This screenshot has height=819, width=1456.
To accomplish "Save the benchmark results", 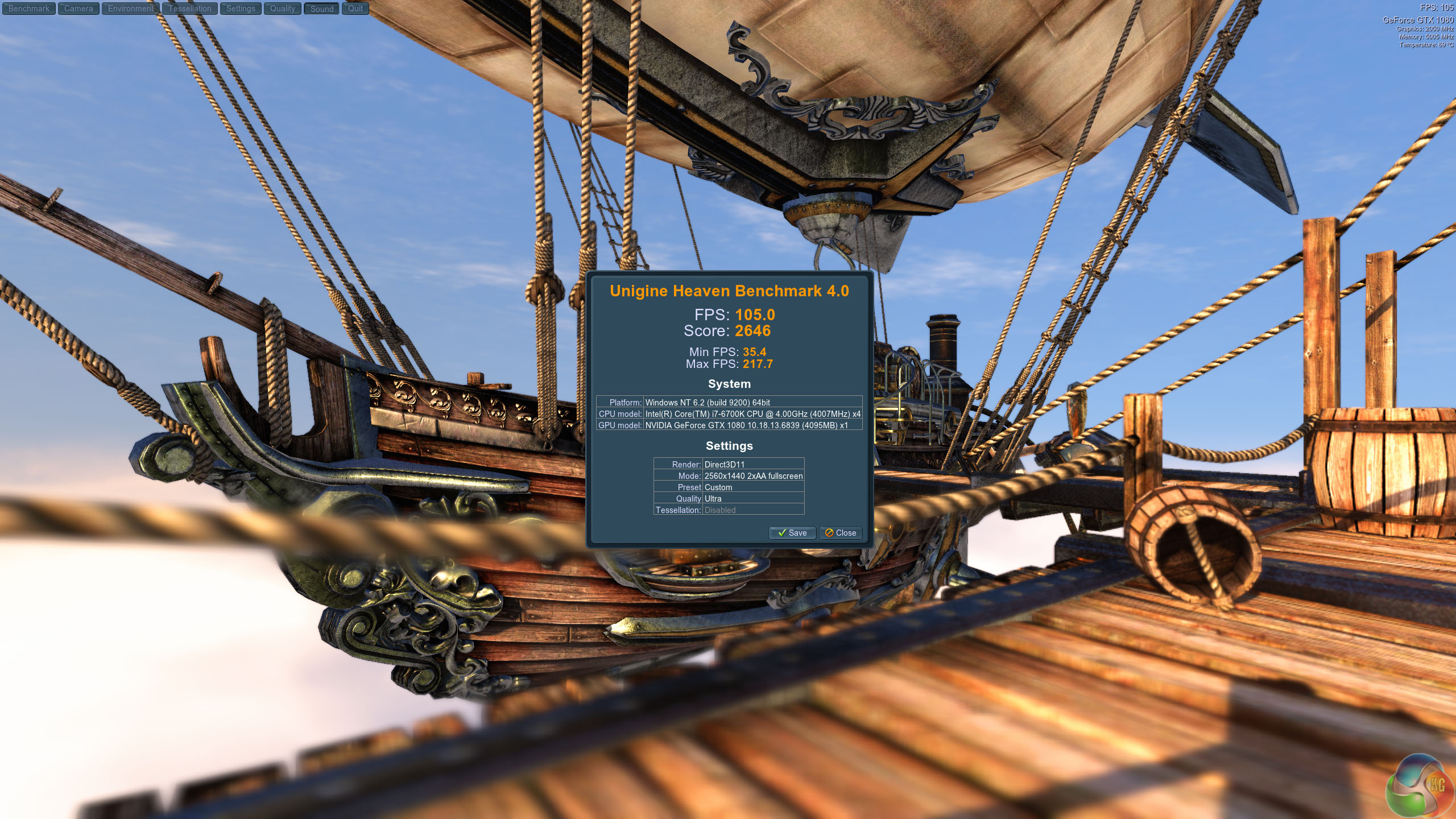I will [x=792, y=533].
